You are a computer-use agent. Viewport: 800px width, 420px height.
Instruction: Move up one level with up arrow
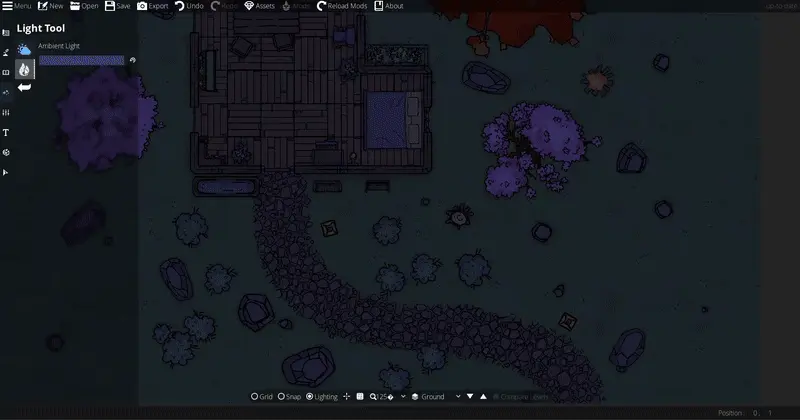coord(484,397)
